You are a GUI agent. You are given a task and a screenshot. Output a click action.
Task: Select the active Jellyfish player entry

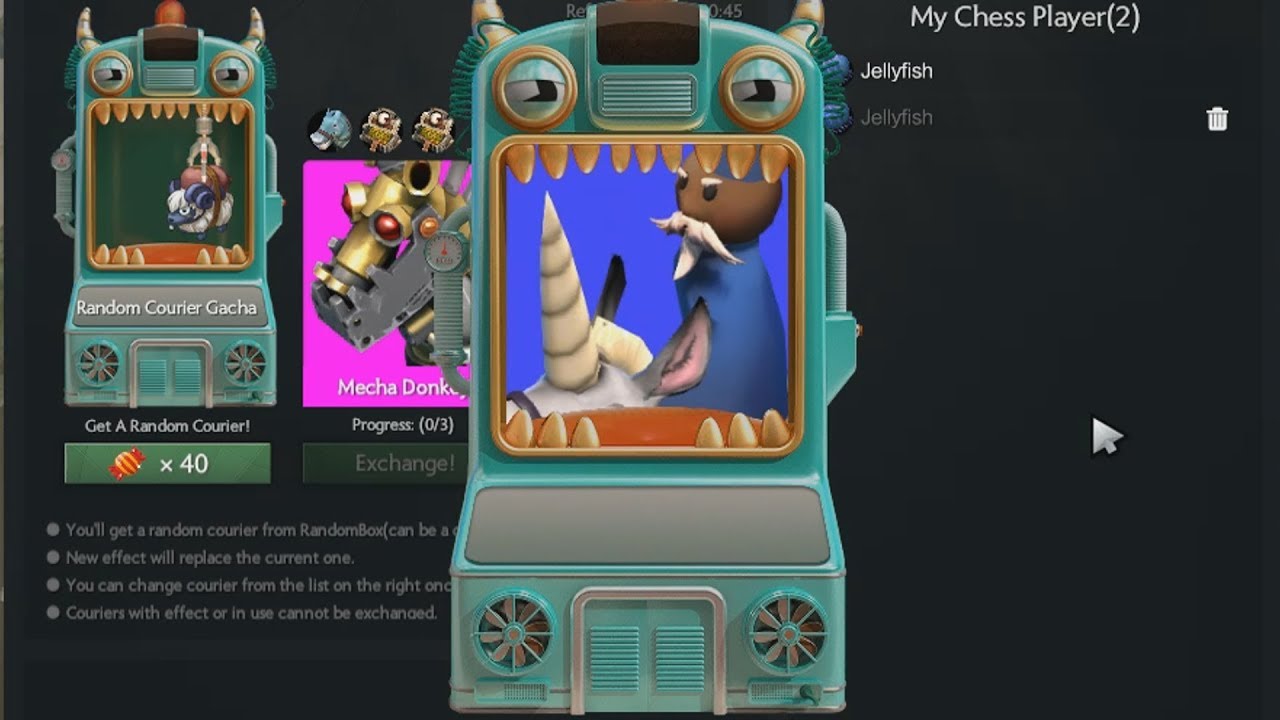coord(898,70)
